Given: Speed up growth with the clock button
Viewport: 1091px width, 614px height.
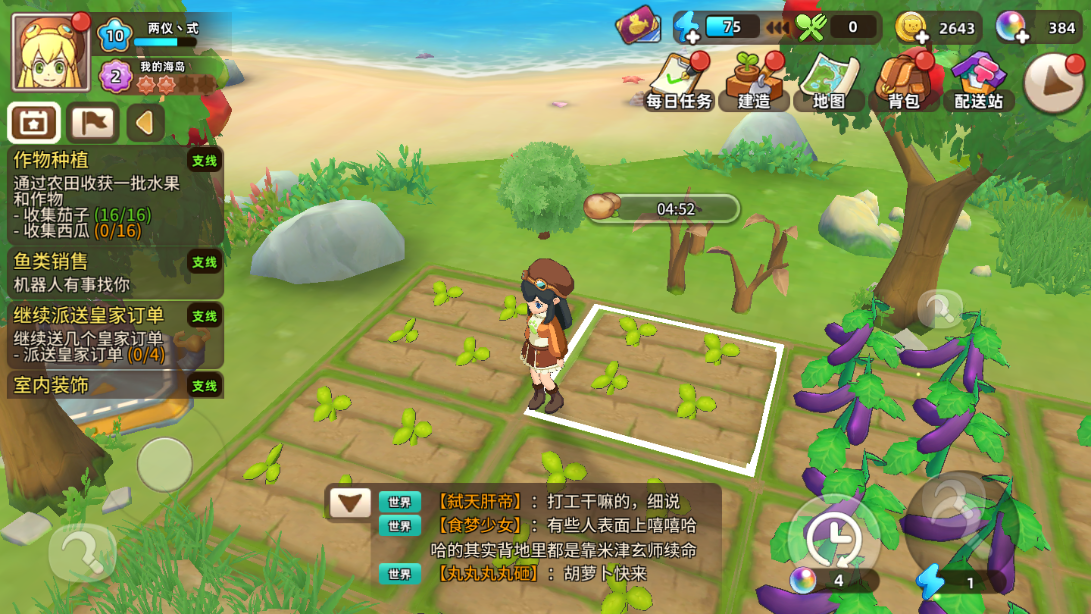Looking at the screenshot, I should point(834,538).
